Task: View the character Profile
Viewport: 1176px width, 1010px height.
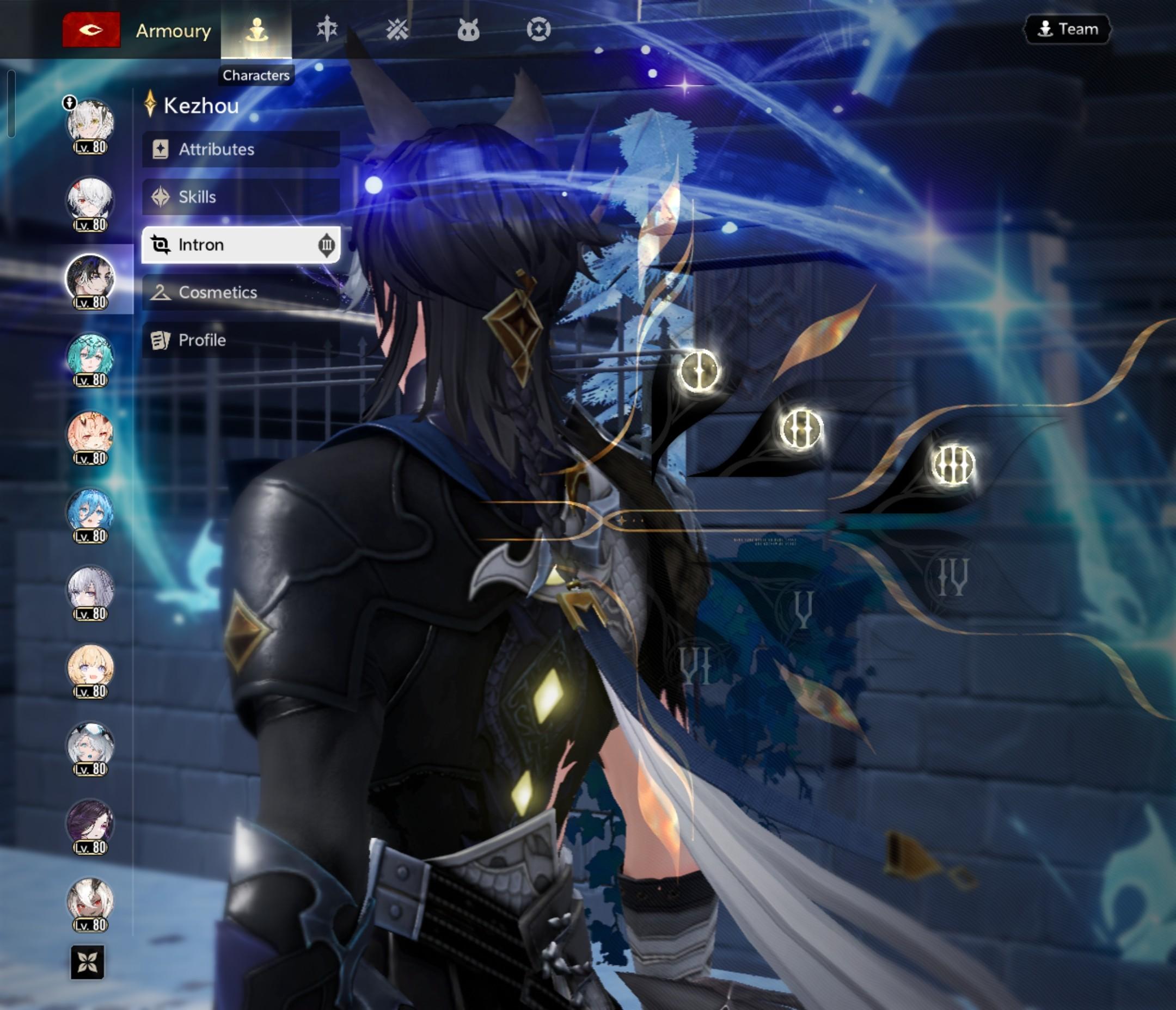Action: pos(241,340)
